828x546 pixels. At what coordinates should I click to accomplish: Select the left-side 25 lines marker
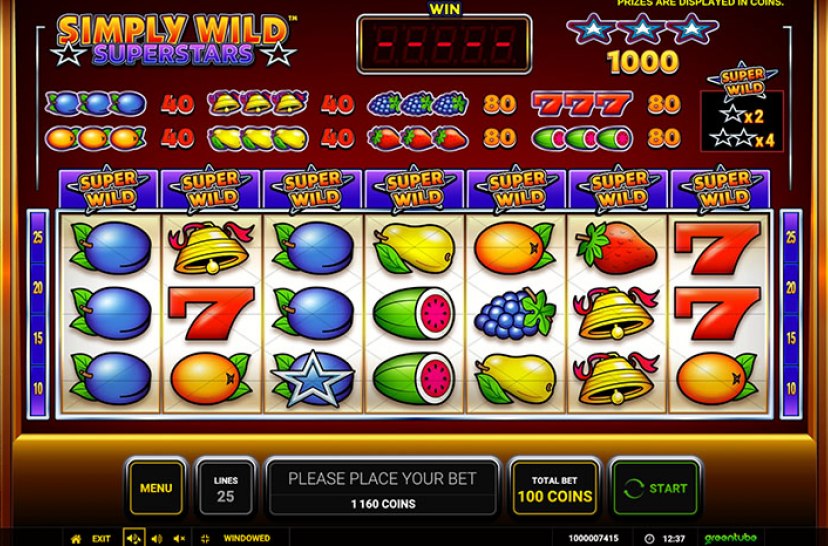[x=37, y=238]
